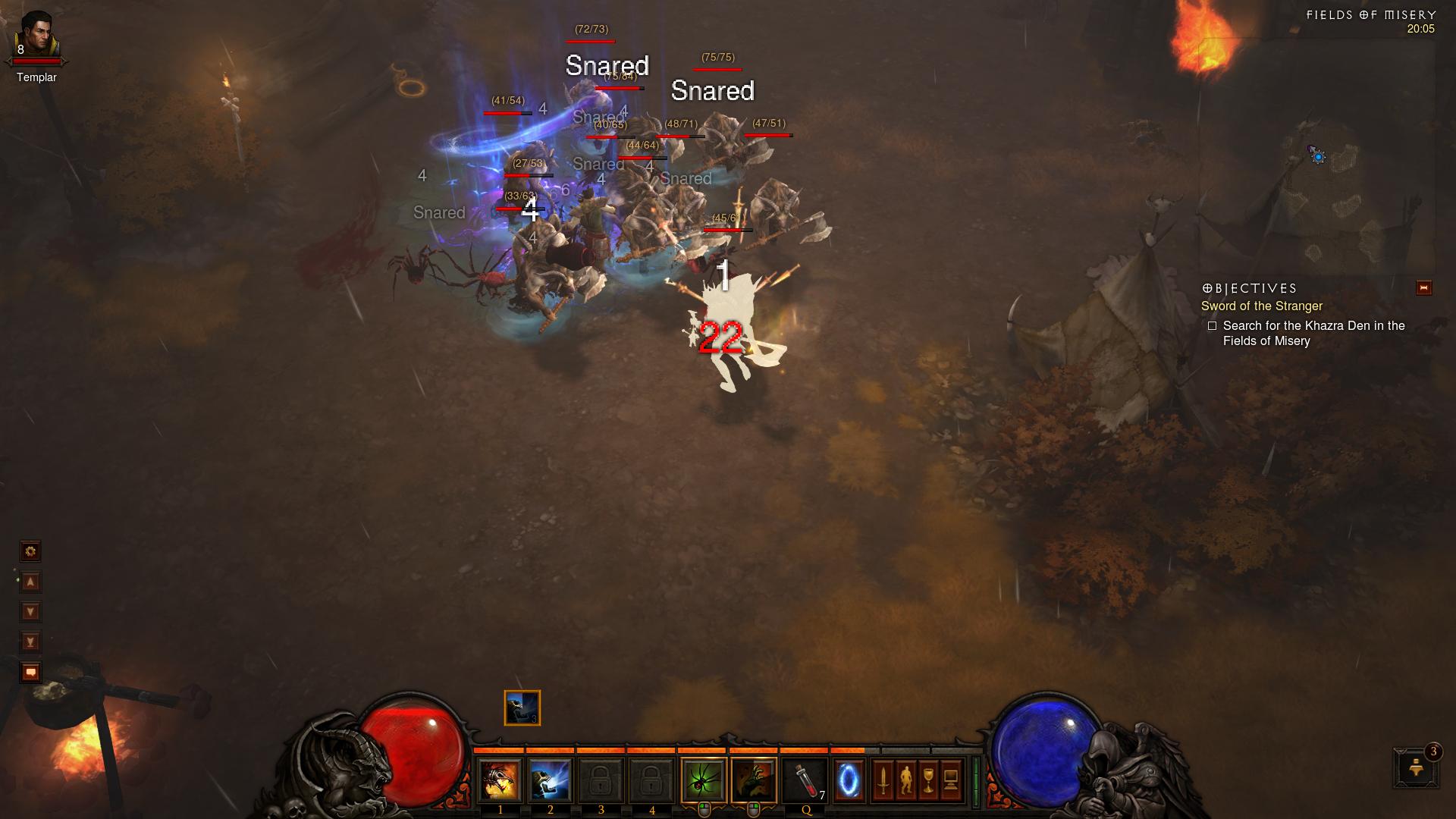Select the Sword of the Stranger quest title
Image resolution: width=1456 pixels, height=819 pixels.
[1261, 306]
